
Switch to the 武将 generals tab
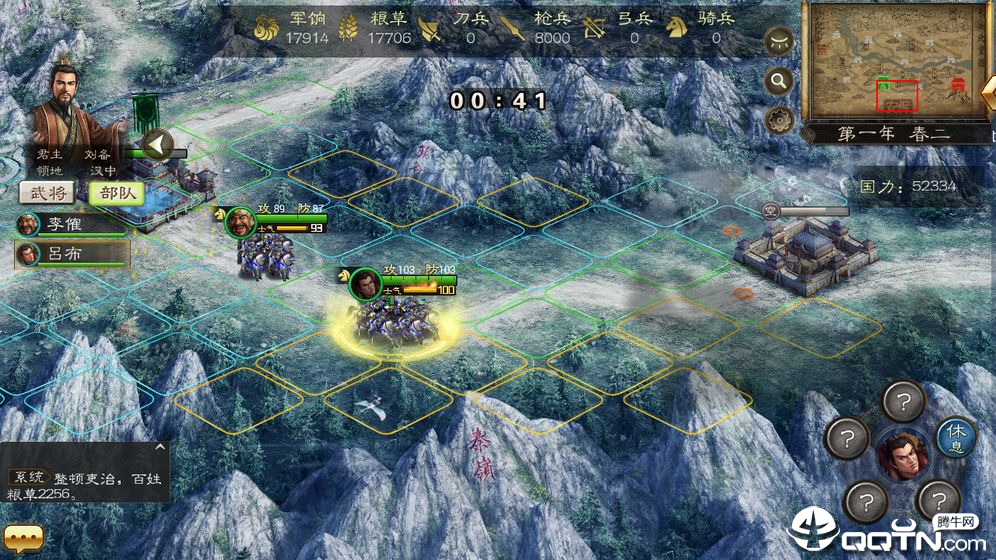[x=46, y=194]
